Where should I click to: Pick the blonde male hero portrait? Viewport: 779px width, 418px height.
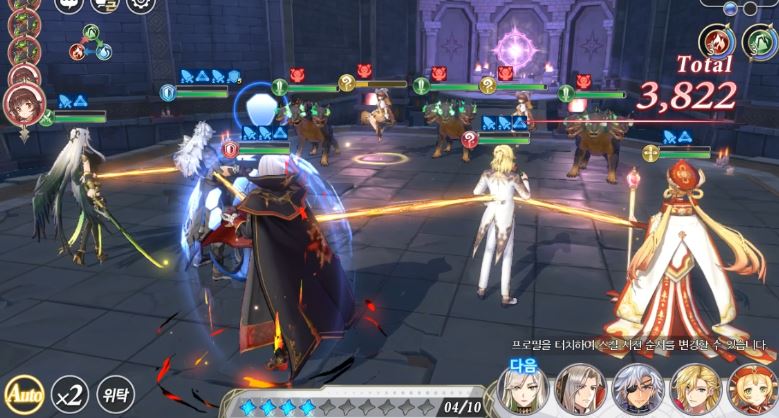click(x=692, y=388)
